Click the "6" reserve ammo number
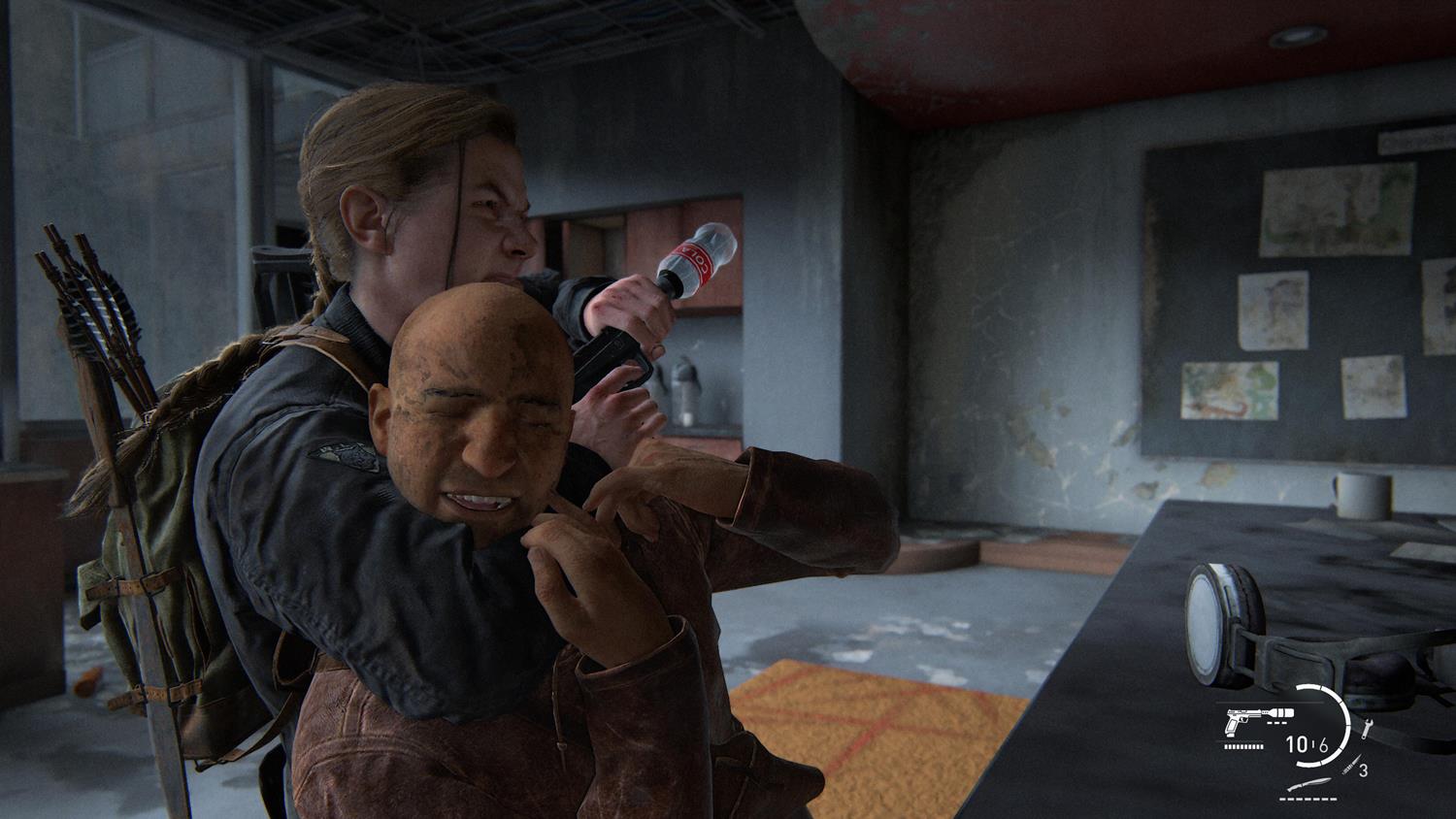 1325,745
